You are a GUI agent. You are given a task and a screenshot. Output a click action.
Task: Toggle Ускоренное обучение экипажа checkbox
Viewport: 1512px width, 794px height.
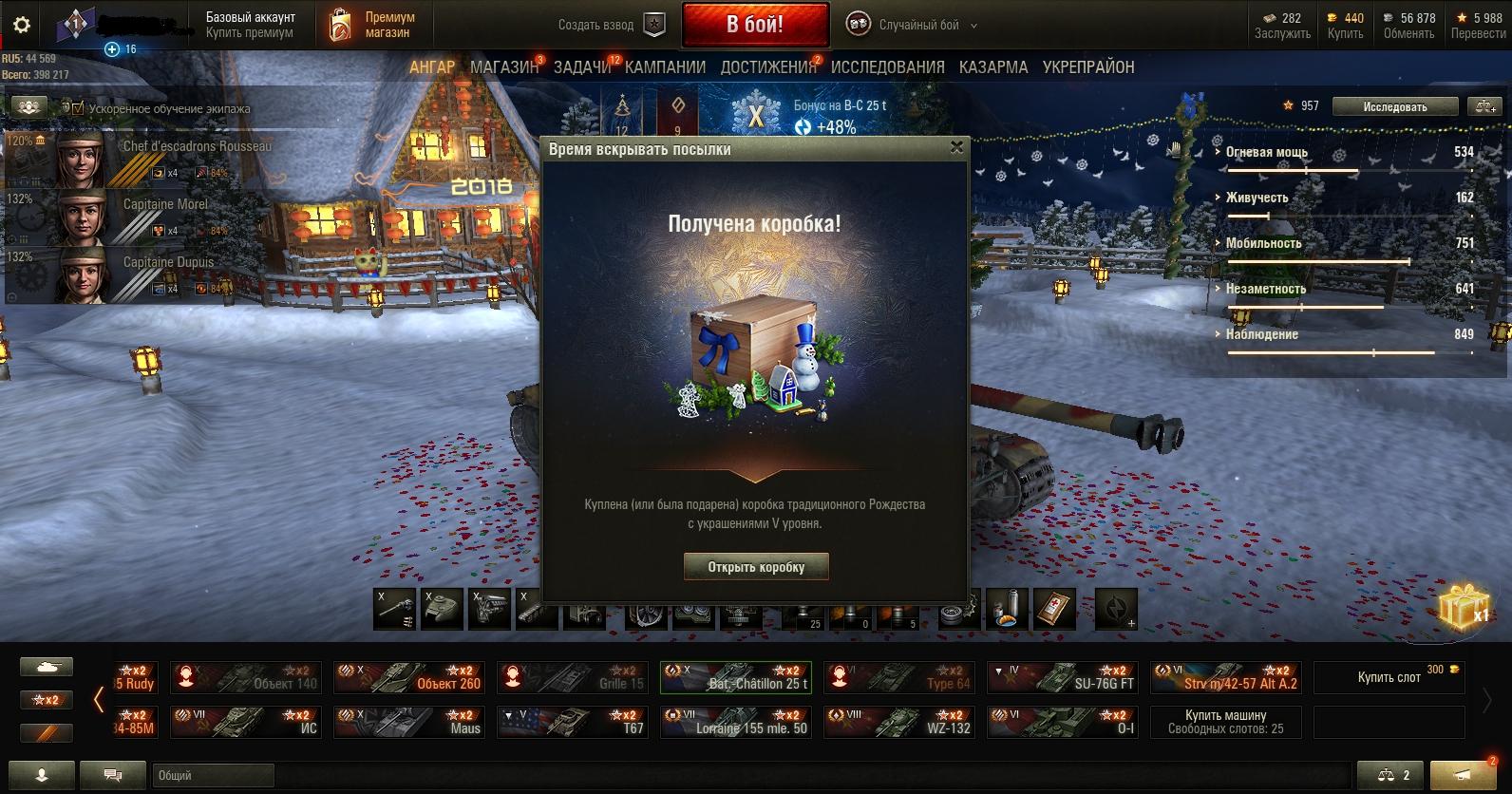click(78, 108)
